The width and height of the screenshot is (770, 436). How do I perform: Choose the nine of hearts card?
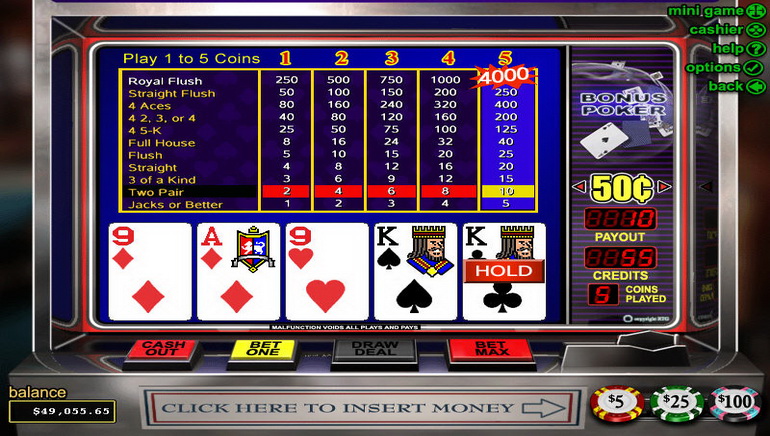point(324,271)
